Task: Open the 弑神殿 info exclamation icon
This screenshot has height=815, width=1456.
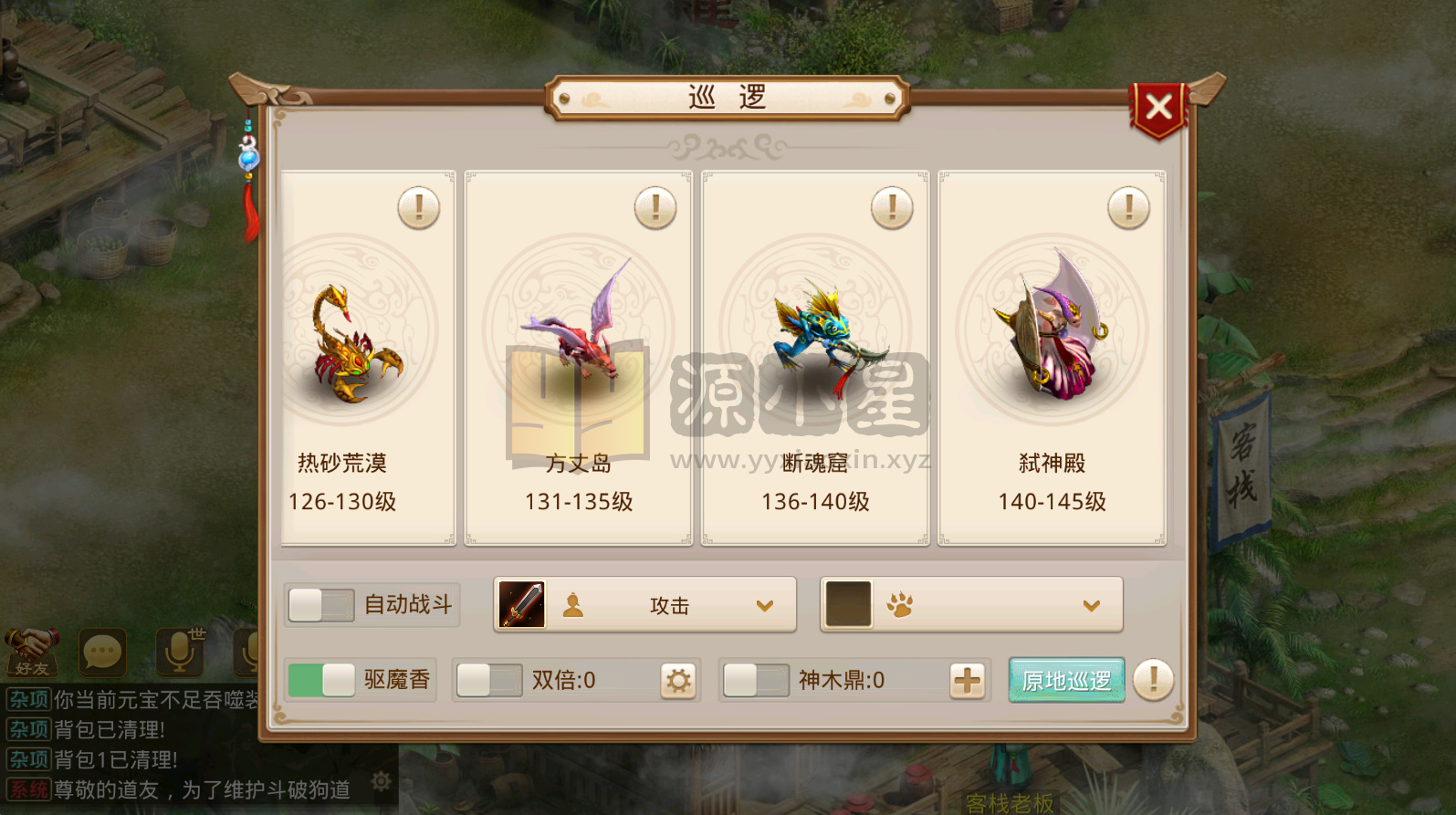Action: tap(1128, 208)
